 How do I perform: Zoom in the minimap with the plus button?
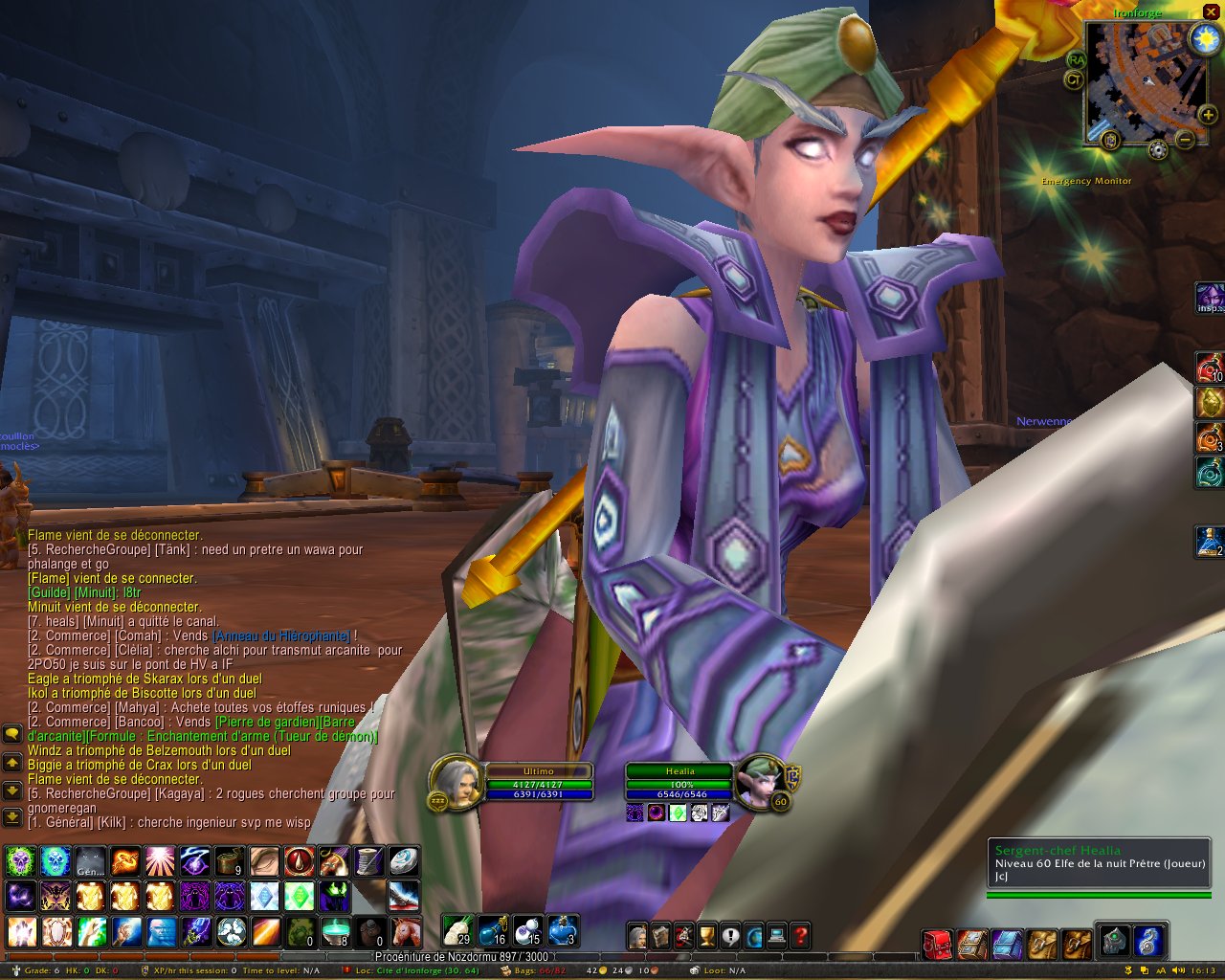(1208, 115)
